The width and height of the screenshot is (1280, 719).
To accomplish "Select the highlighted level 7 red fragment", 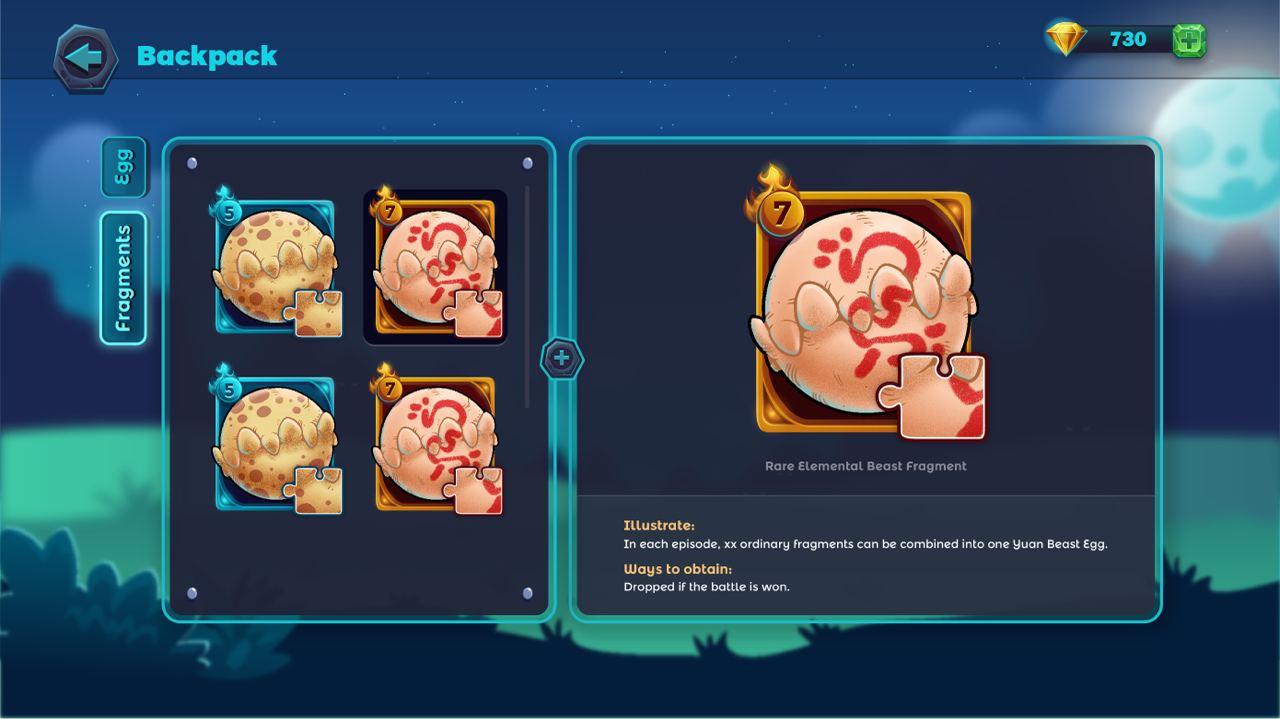I will [435, 267].
